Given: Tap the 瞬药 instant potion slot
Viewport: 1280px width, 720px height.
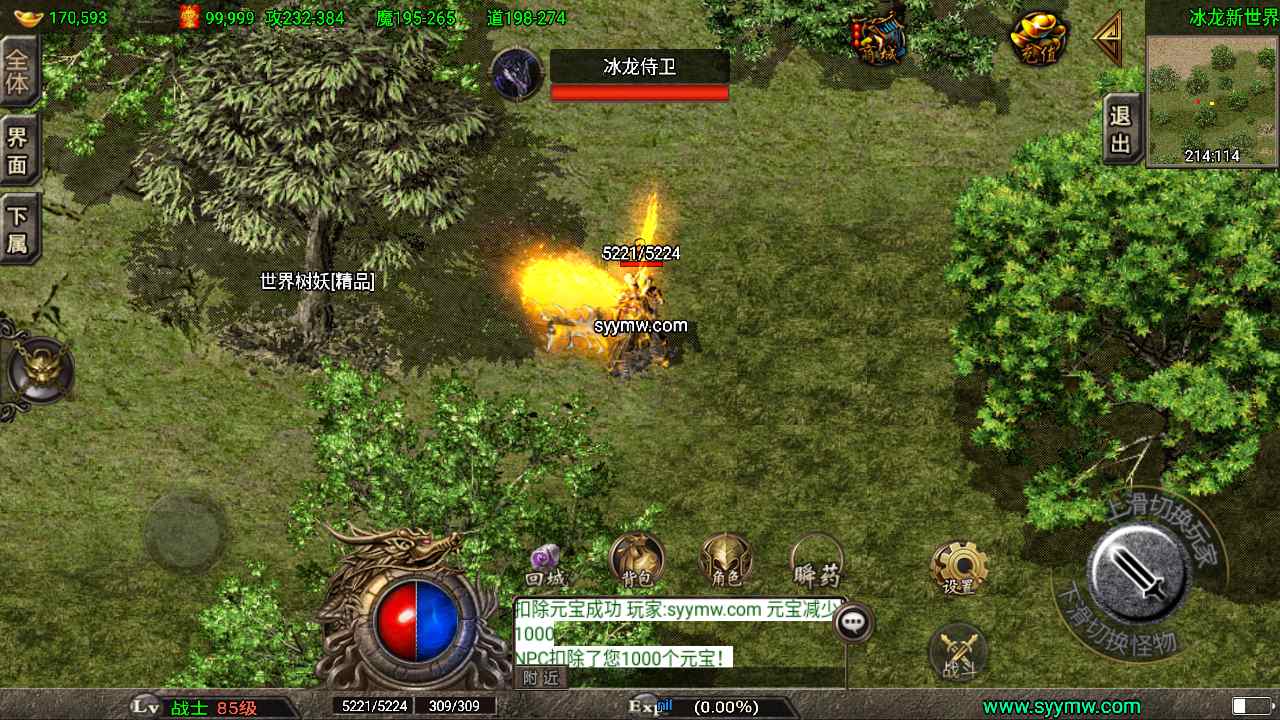Looking at the screenshot, I should (x=817, y=560).
